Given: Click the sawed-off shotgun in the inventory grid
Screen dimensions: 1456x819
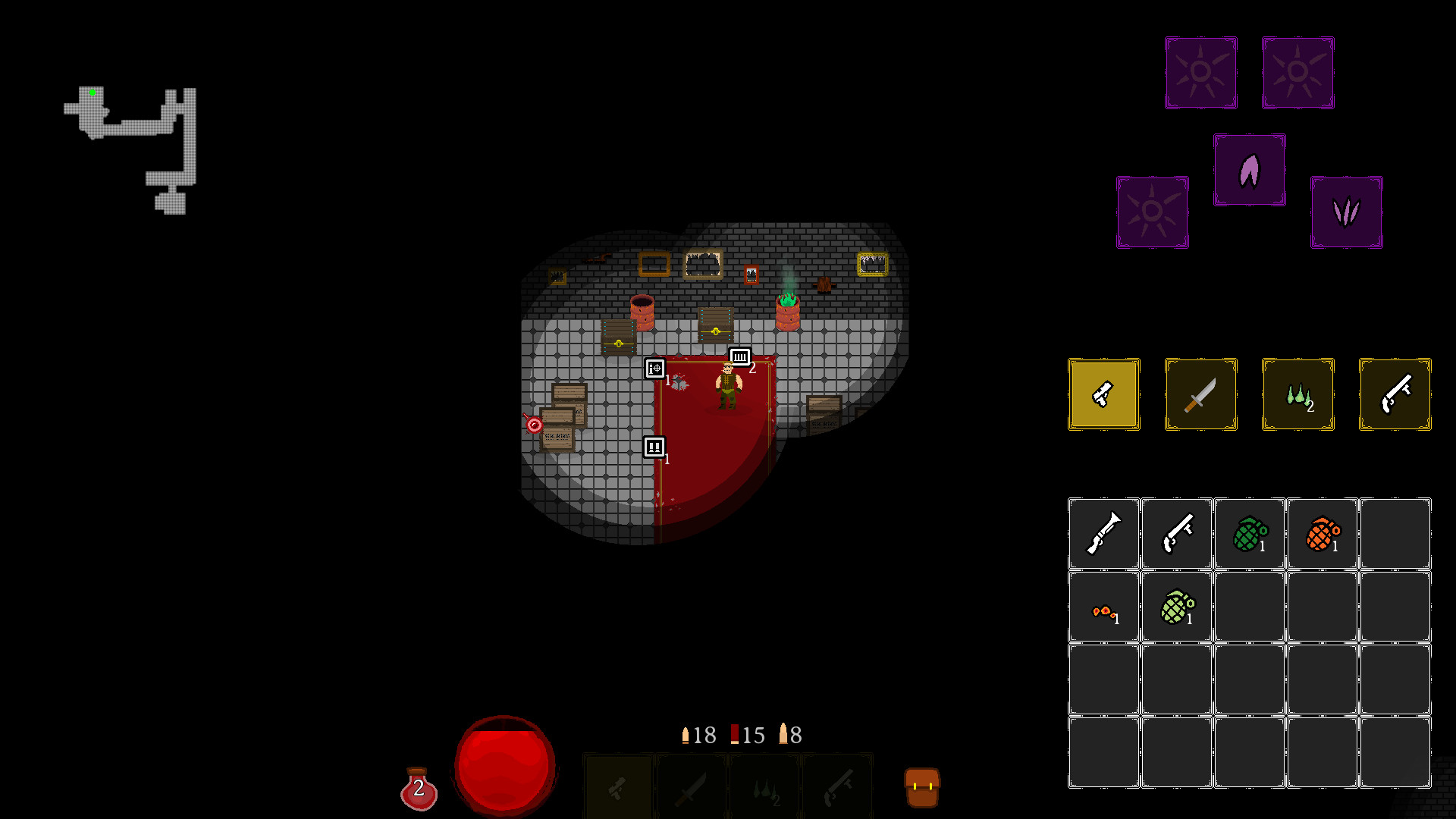Looking at the screenshot, I should tap(1176, 532).
